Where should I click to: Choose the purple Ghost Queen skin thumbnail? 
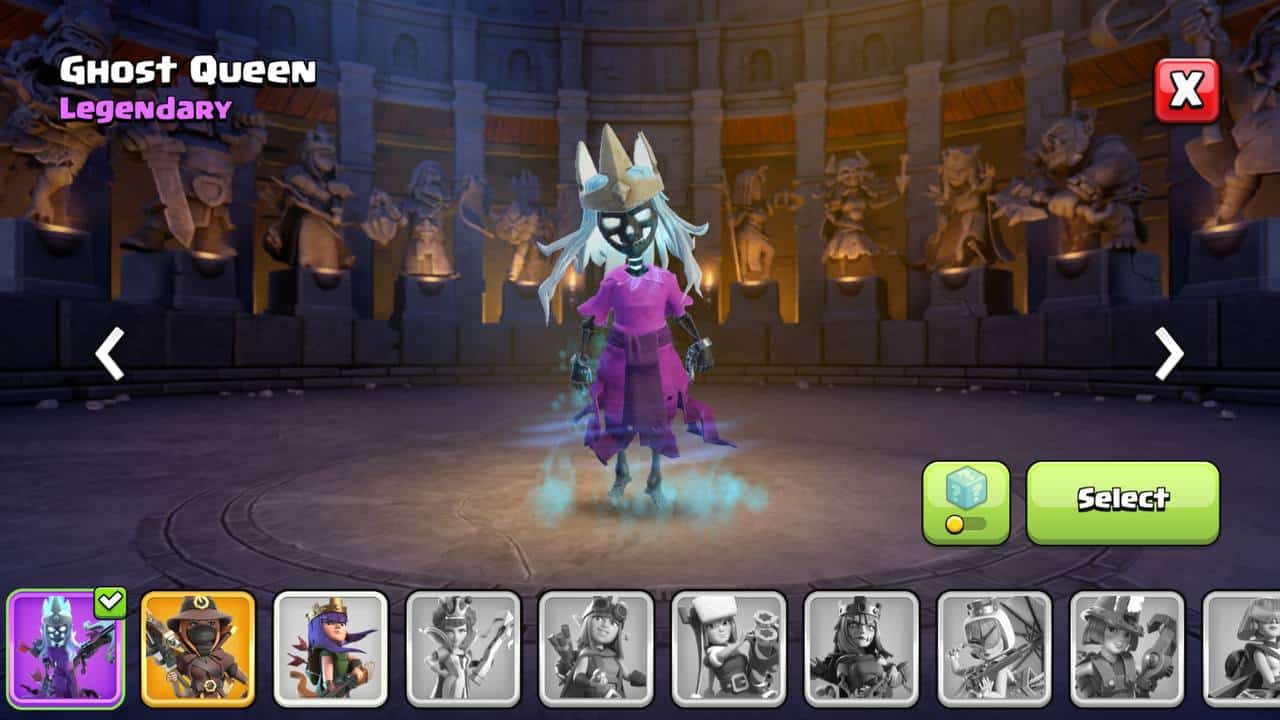click(65, 648)
